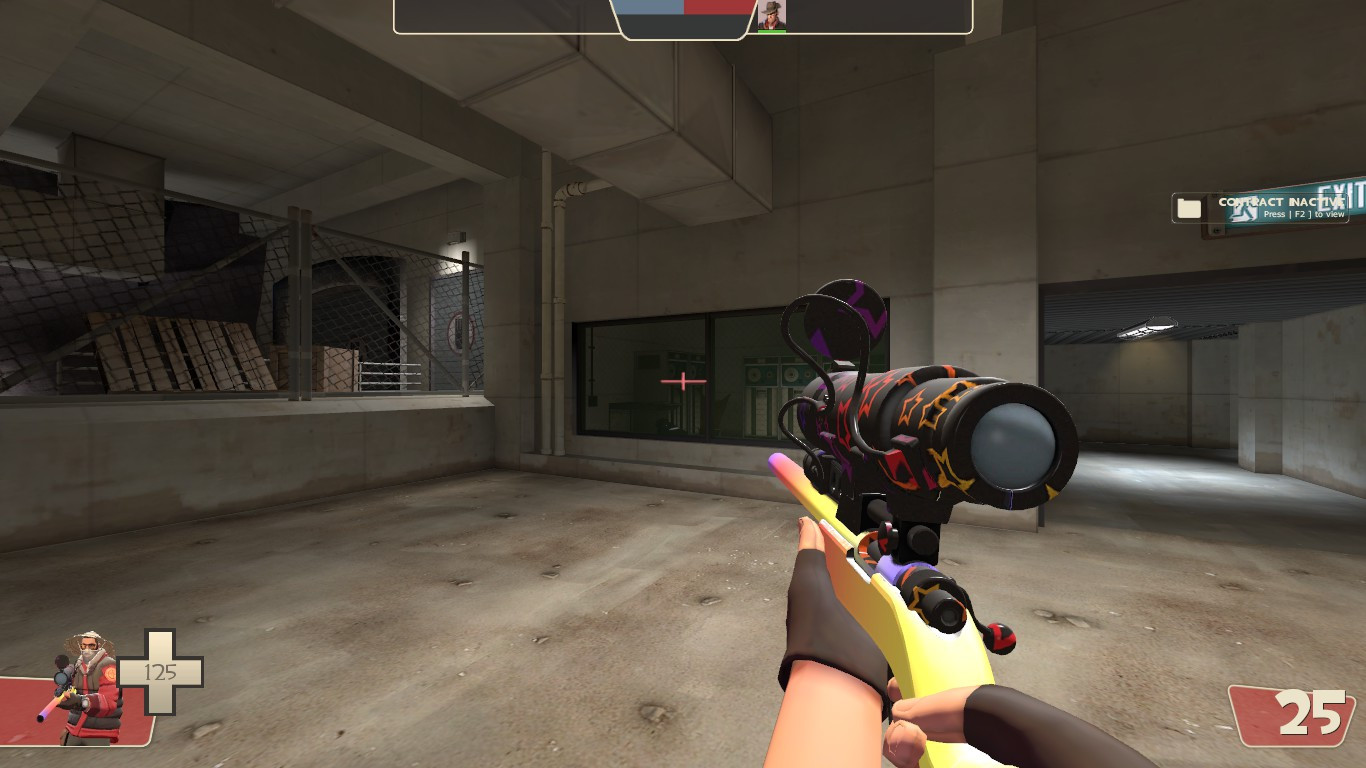Click the player avatar thumbnail on the scoreboard
1366x768 pixels.
(774, 15)
